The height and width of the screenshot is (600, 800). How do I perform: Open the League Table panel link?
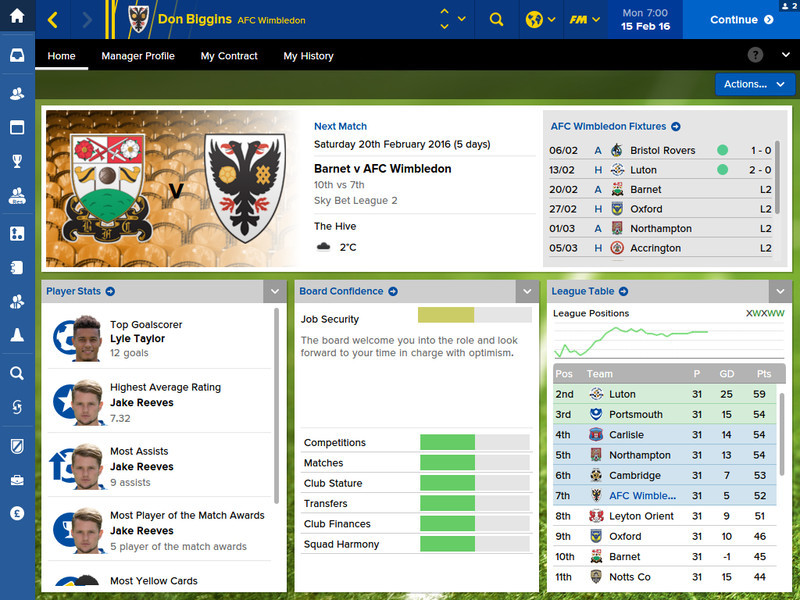(589, 291)
